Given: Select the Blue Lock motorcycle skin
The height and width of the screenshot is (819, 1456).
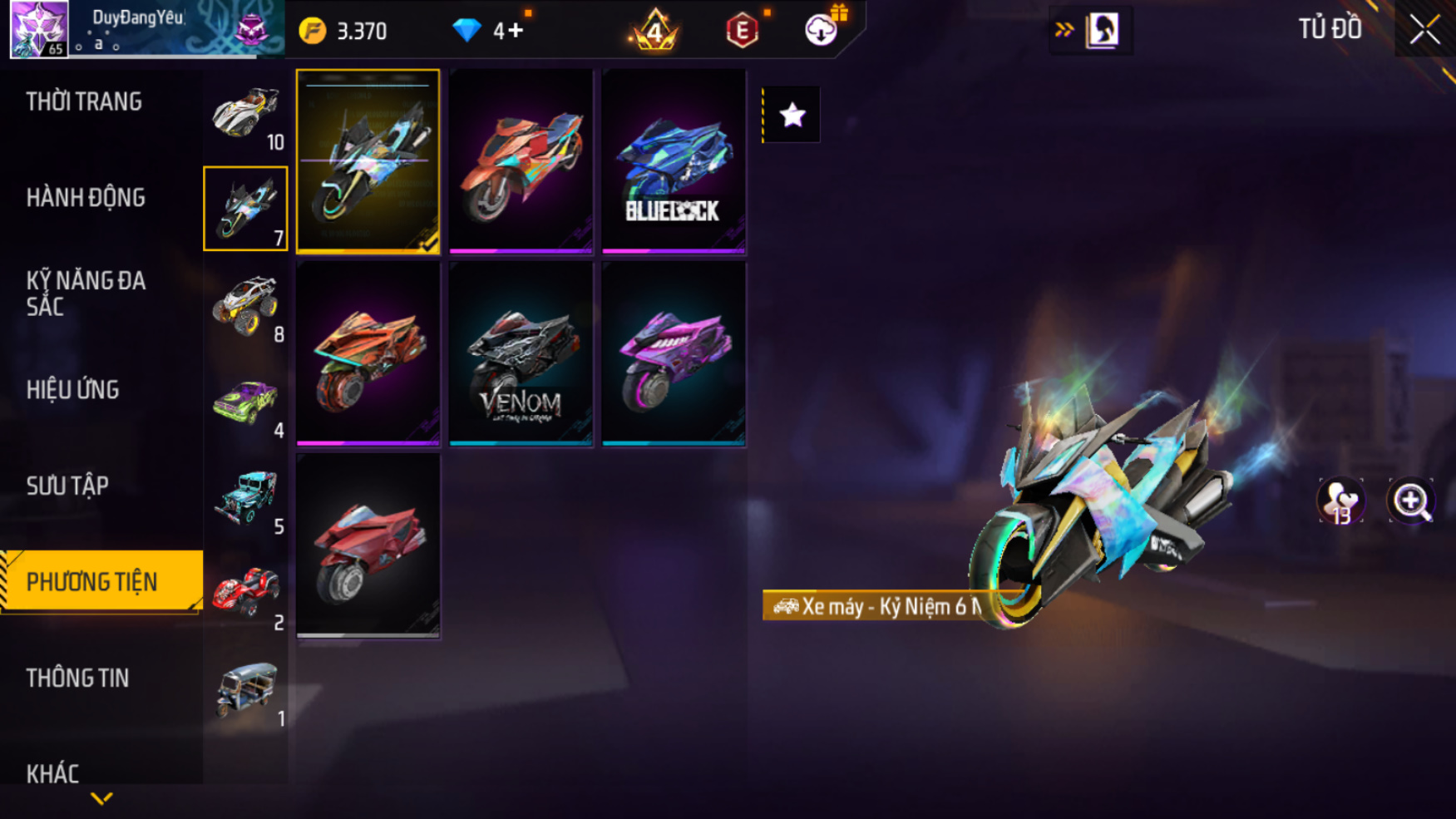Looking at the screenshot, I should coord(674,160).
